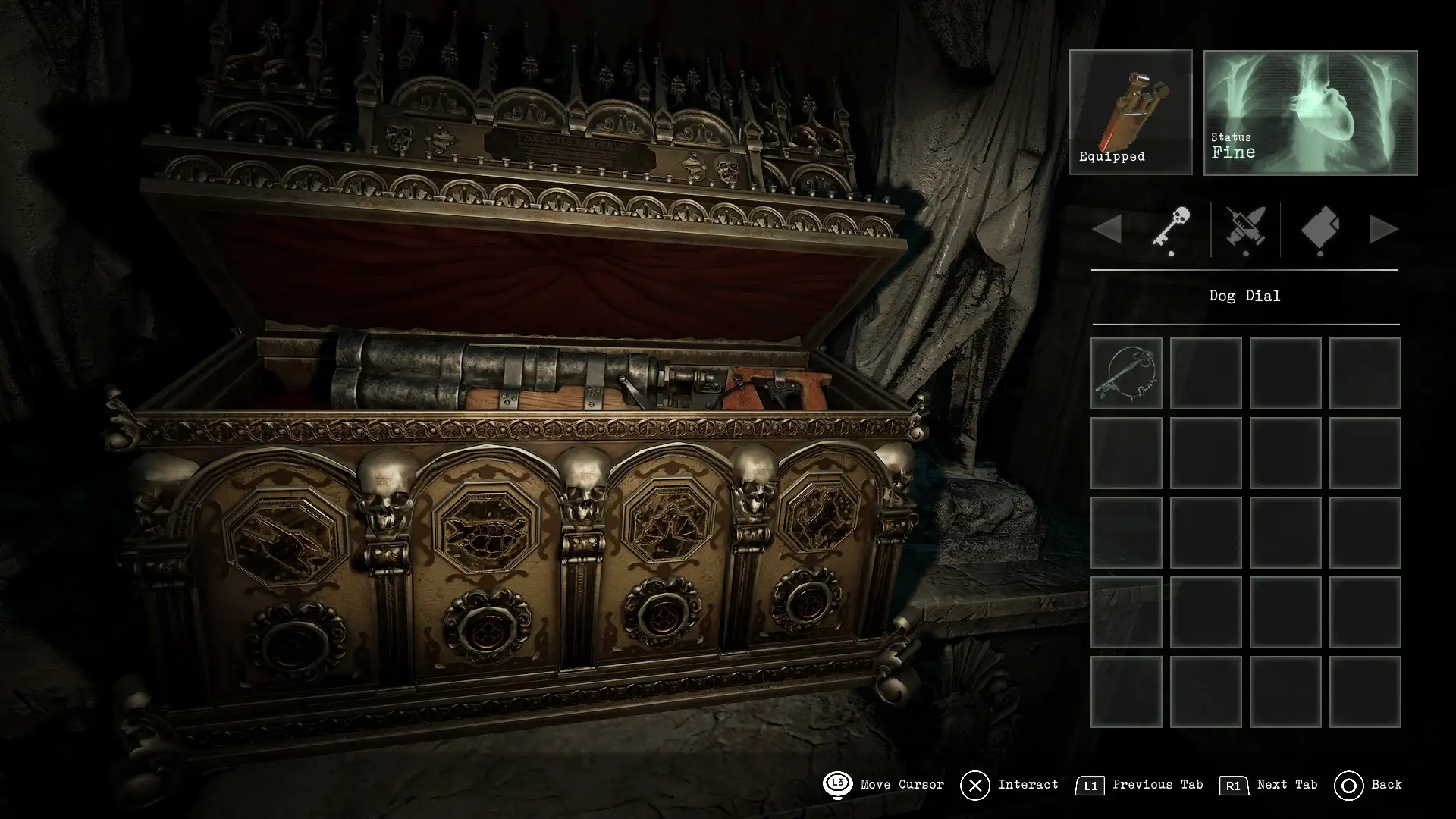Click the right arrow beside the tabs

pyautogui.click(x=1382, y=229)
